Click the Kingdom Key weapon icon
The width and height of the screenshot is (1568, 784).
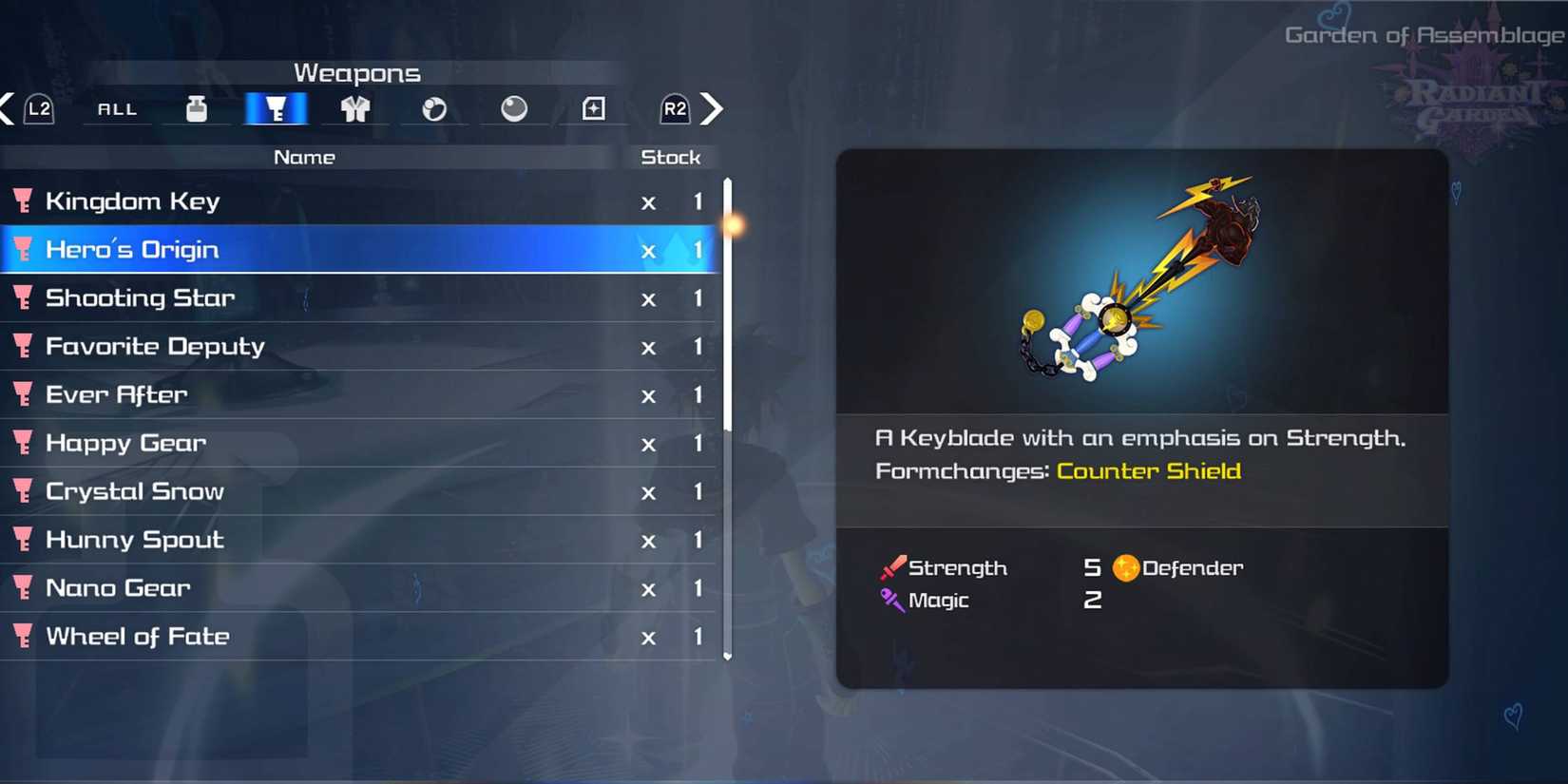23,201
